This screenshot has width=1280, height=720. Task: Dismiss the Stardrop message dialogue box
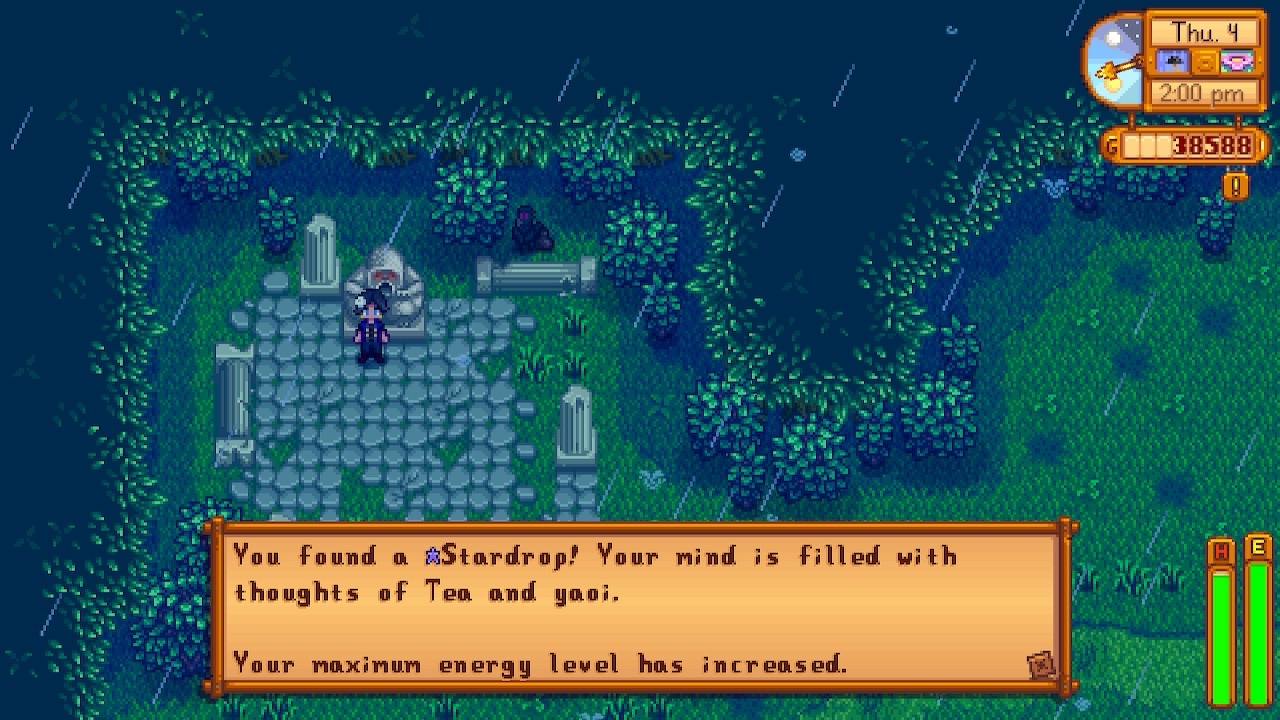click(640, 608)
